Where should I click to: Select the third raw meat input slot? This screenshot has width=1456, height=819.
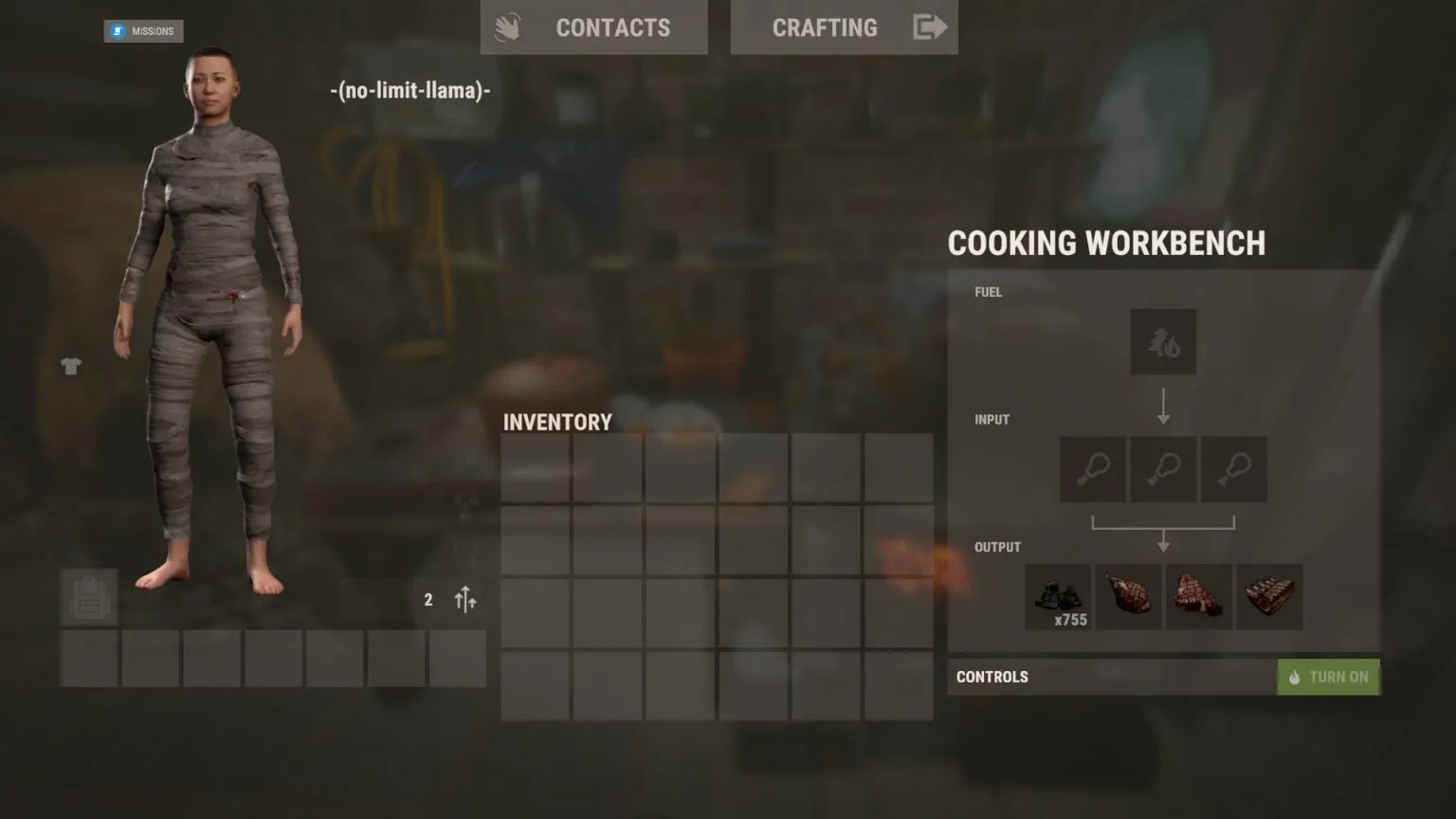tap(1233, 469)
